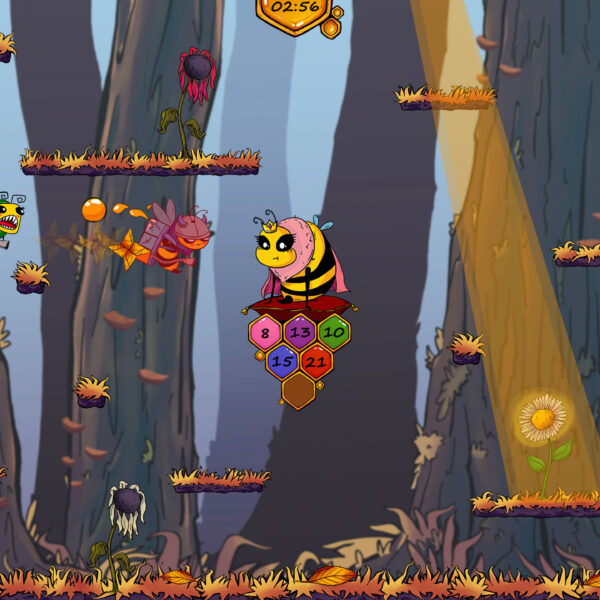Click the green hexagon showing 10
Screen dimensions: 600x600
(x=333, y=332)
